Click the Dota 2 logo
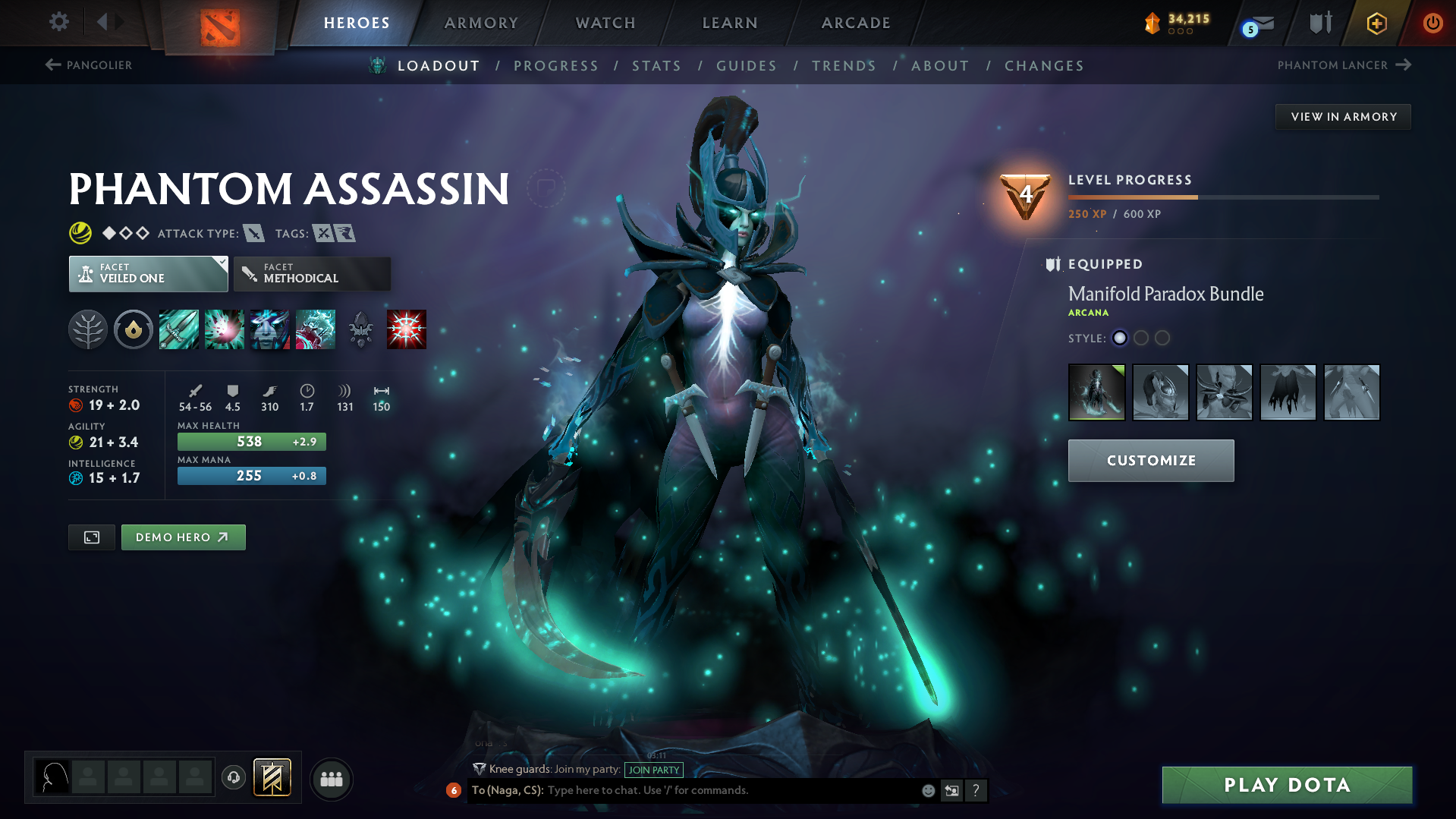Image resolution: width=1456 pixels, height=819 pixels. [219, 22]
